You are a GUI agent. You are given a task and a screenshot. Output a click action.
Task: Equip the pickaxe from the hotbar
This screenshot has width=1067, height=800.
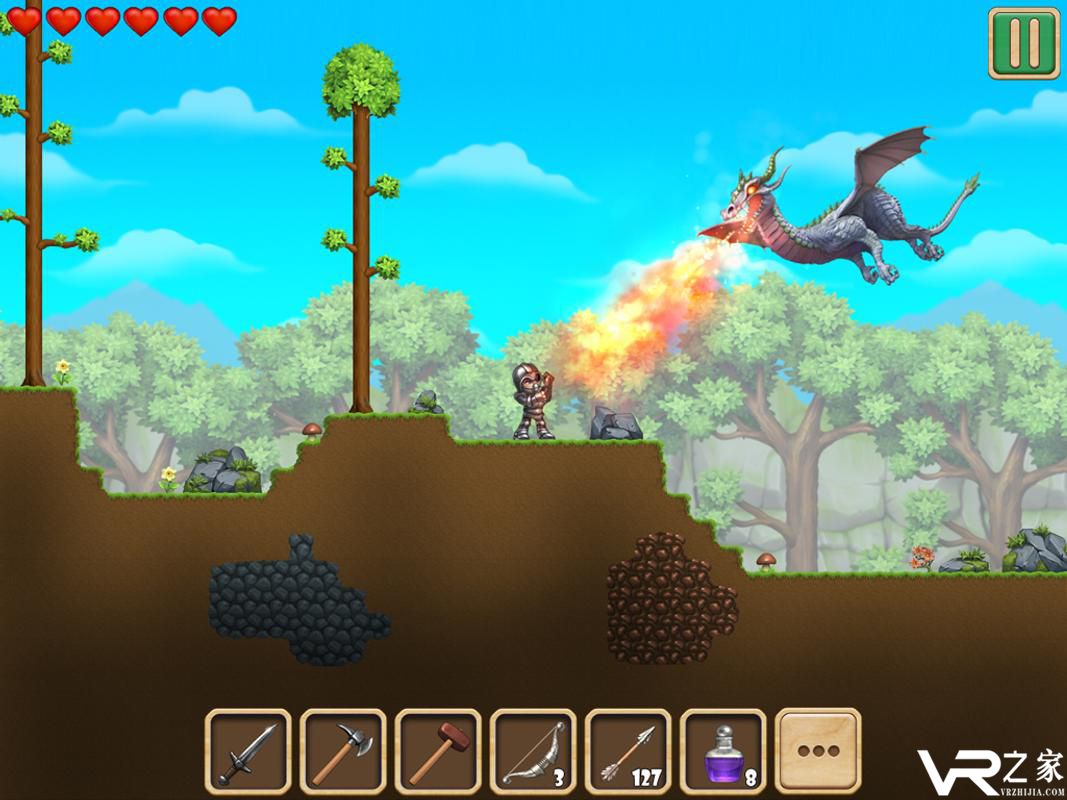[x=343, y=751]
